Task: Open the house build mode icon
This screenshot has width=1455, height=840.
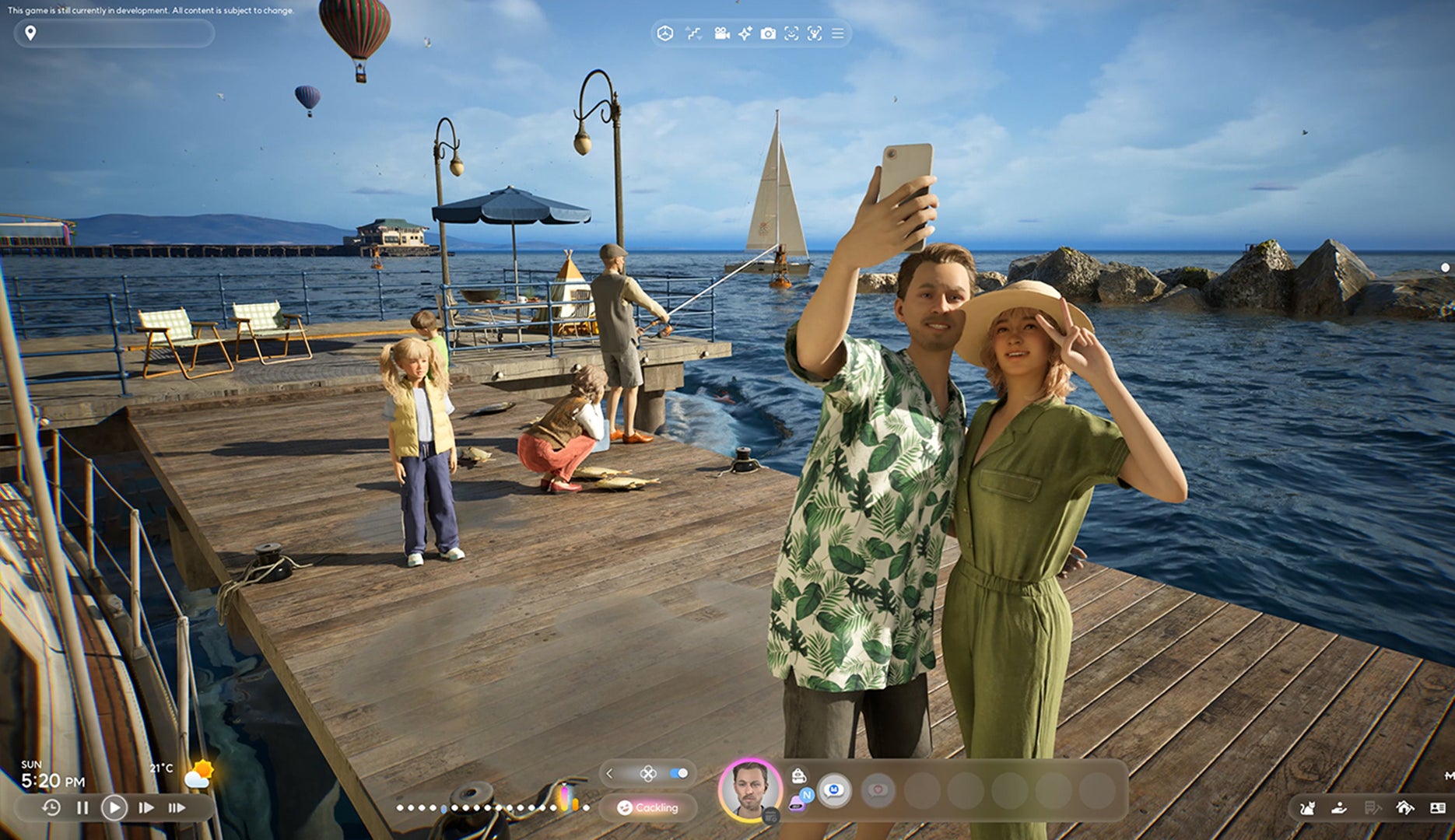Action: click(1404, 808)
